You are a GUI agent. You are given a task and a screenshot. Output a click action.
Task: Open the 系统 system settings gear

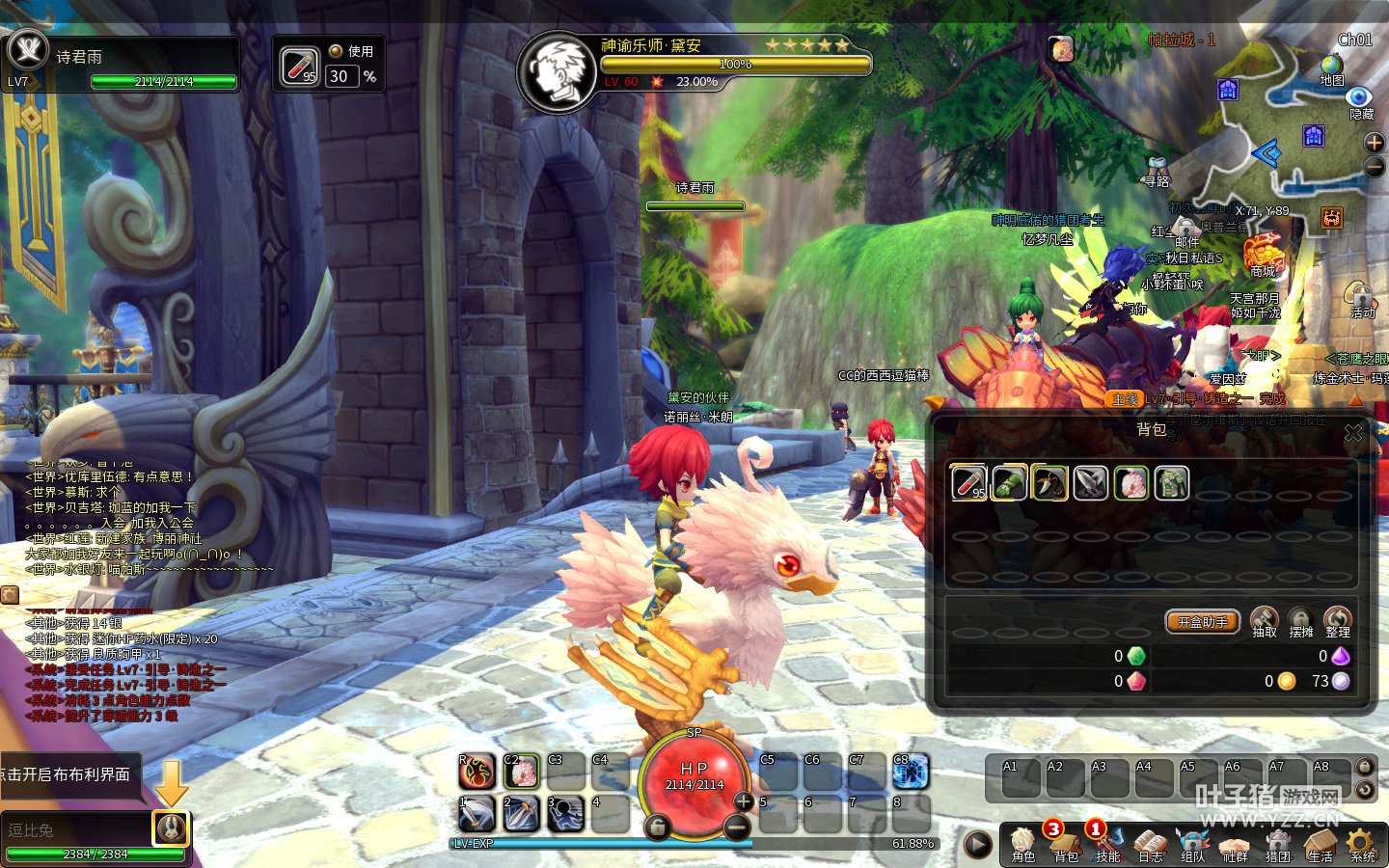pos(1362,844)
